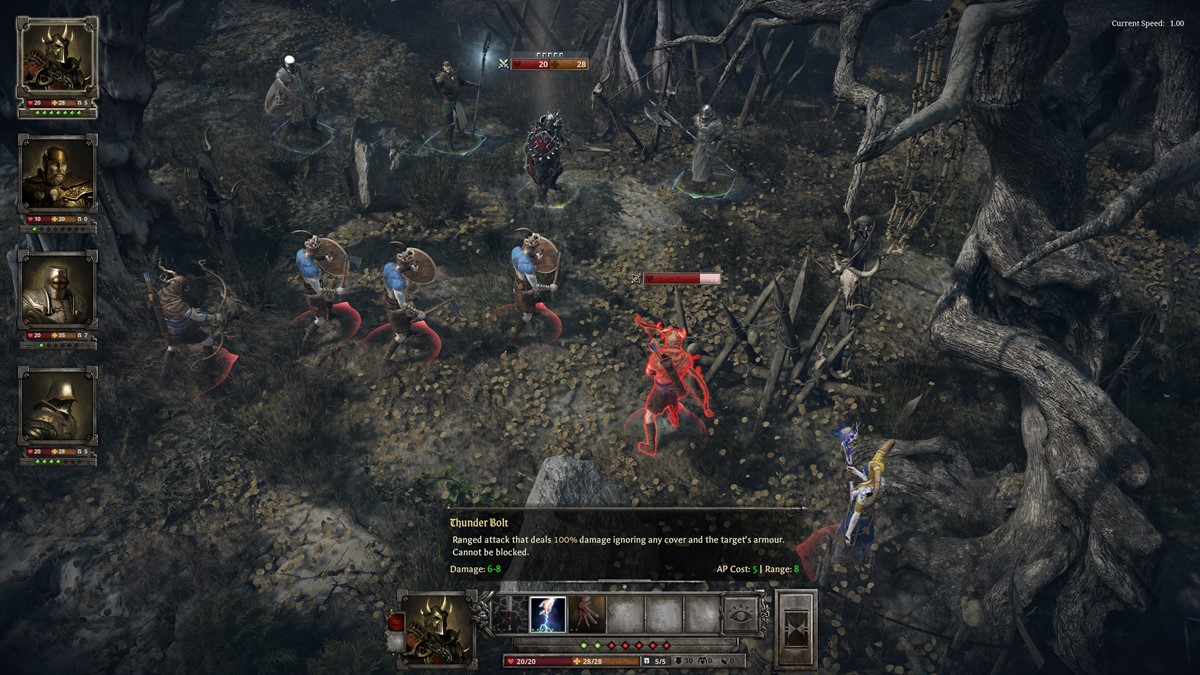End turn with the hourglass button
Viewport: 1200px width, 675px height.
click(796, 629)
